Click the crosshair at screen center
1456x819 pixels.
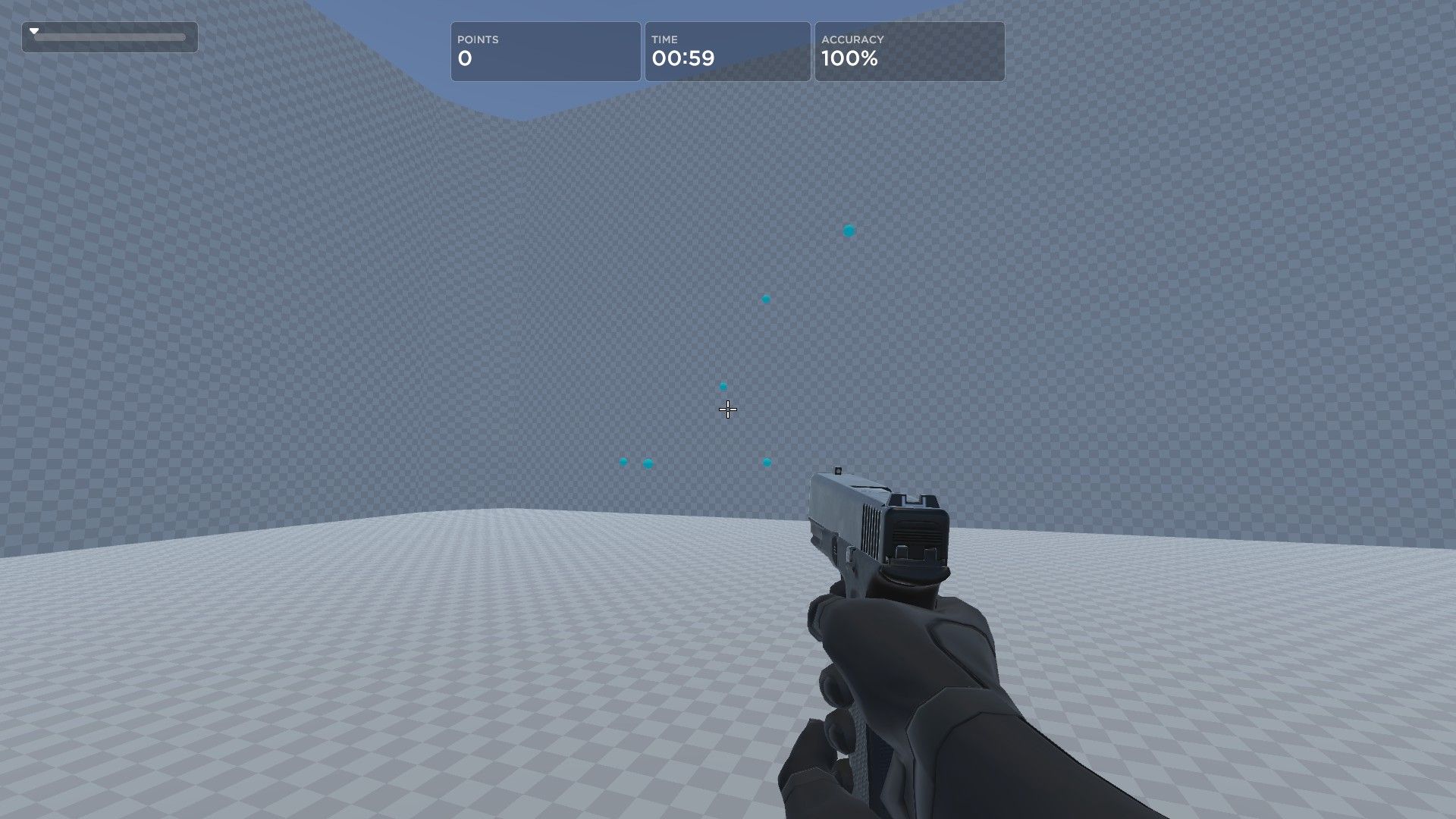[727, 409]
